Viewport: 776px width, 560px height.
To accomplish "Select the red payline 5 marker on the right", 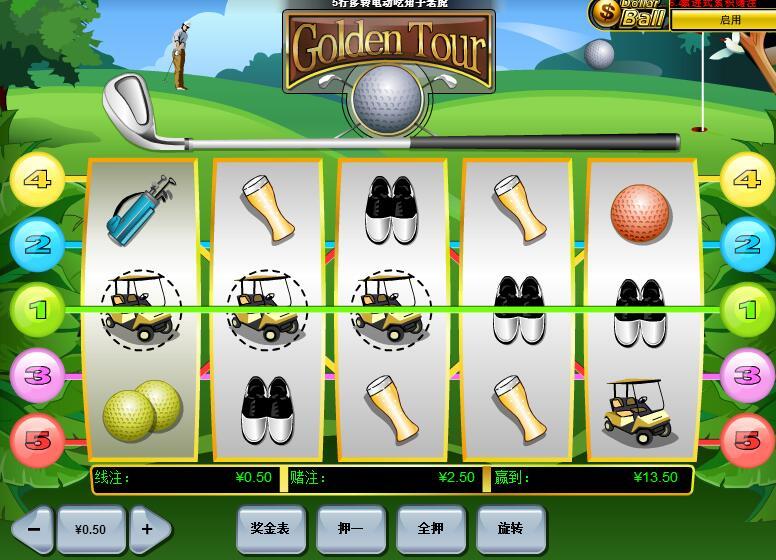I will tap(746, 440).
